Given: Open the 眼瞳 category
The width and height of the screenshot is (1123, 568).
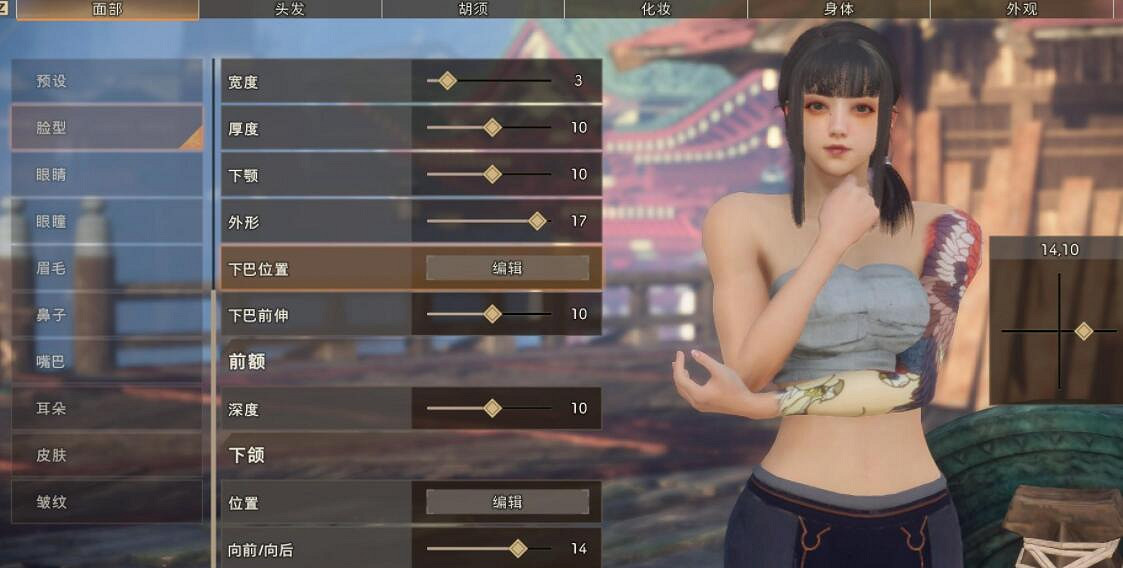Looking at the screenshot, I should [106, 222].
